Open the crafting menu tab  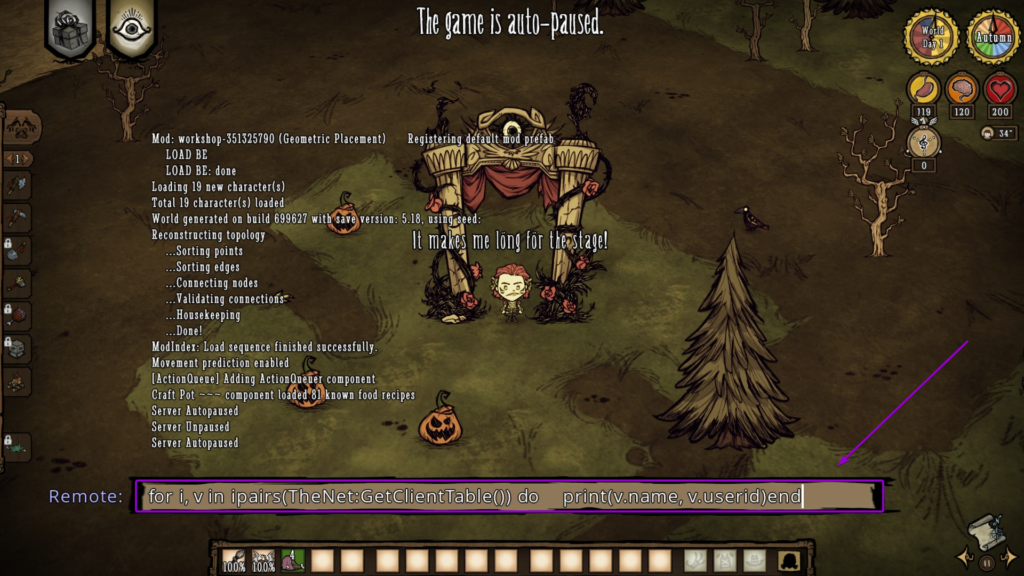click(x=21, y=127)
